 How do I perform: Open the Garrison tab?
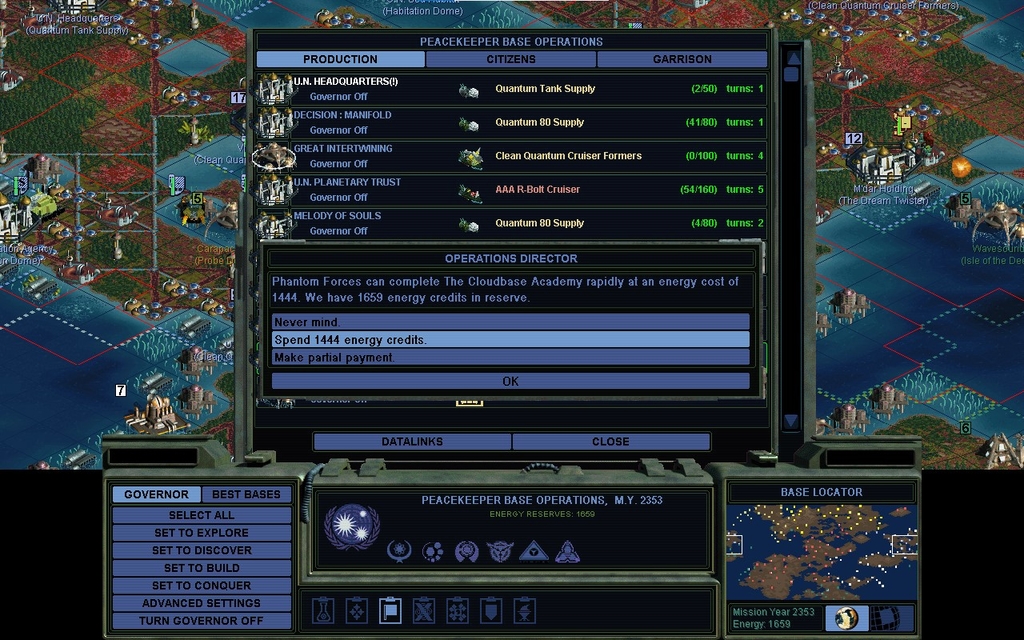click(682, 59)
